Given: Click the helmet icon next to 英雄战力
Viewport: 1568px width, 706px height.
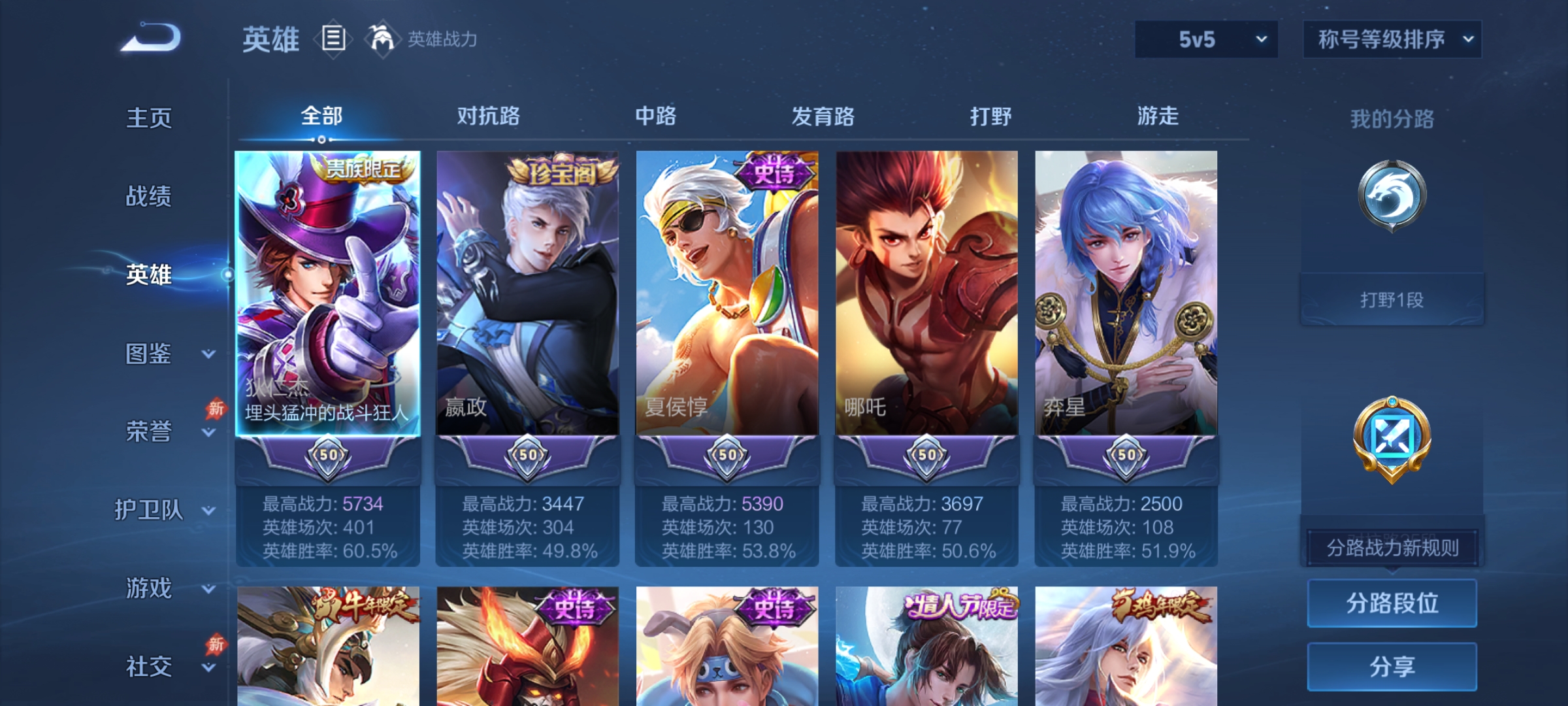Looking at the screenshot, I should coord(382,38).
